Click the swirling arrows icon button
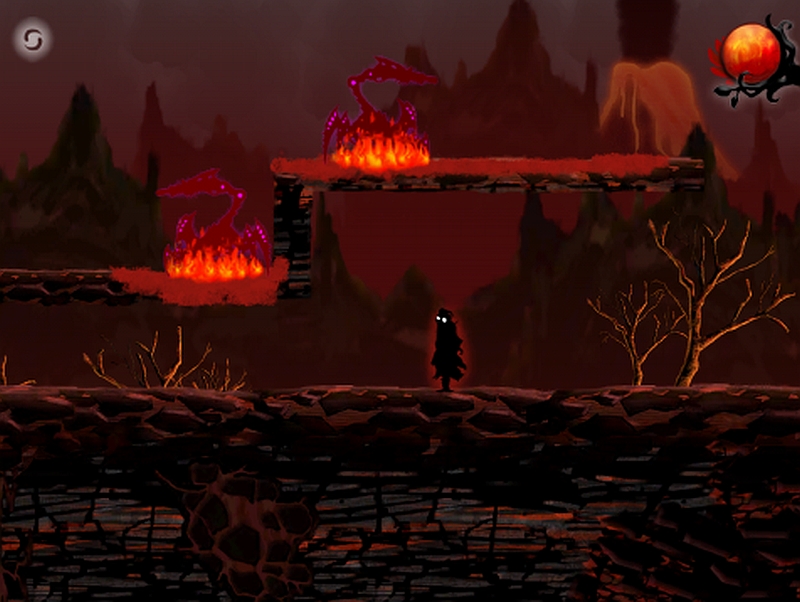Image resolution: width=800 pixels, height=602 pixels. [x=32, y=40]
